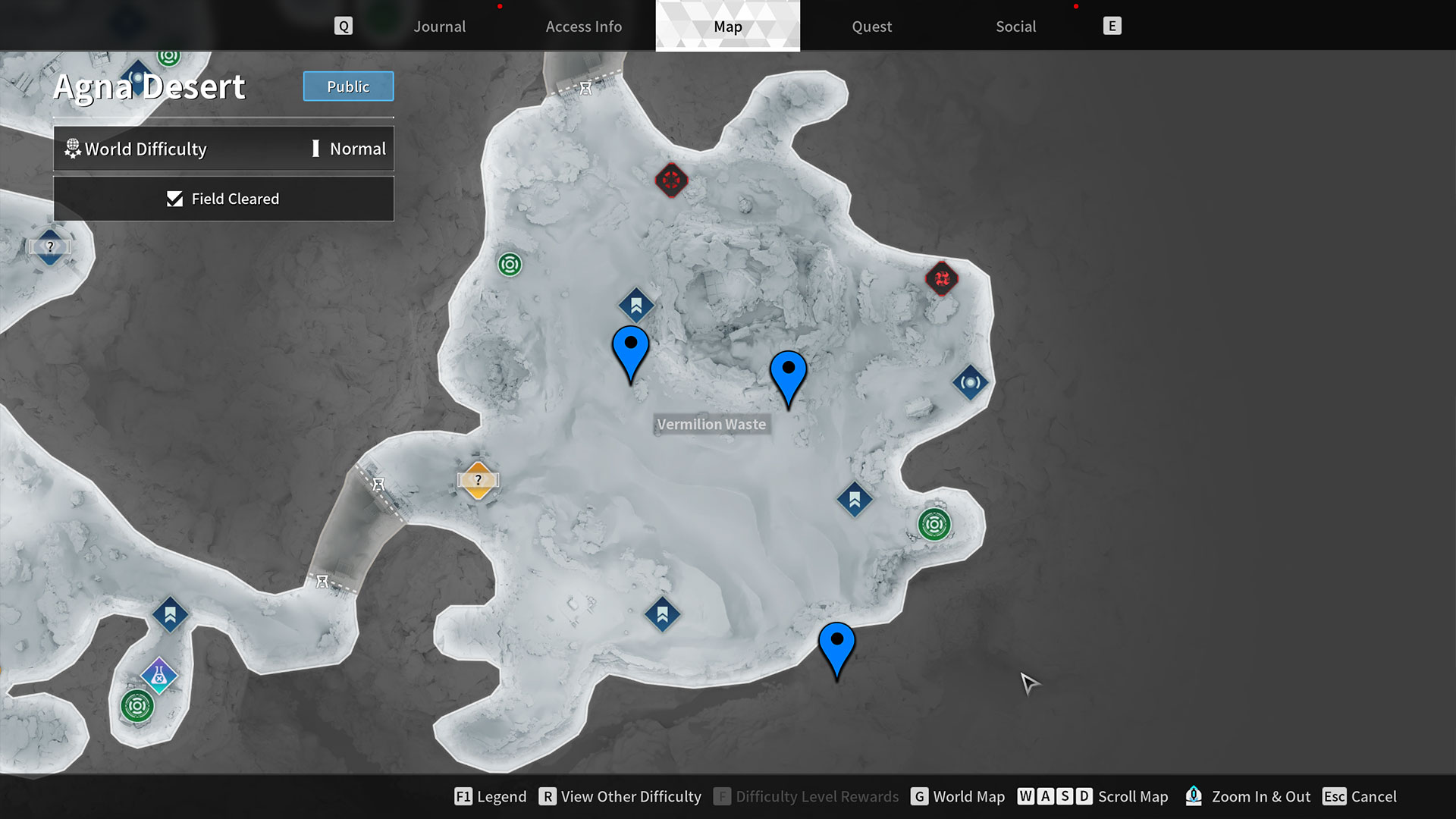Click the green resource icon northwest of Vermilion Waste
Image resolution: width=1456 pixels, height=819 pixels.
coord(509,265)
